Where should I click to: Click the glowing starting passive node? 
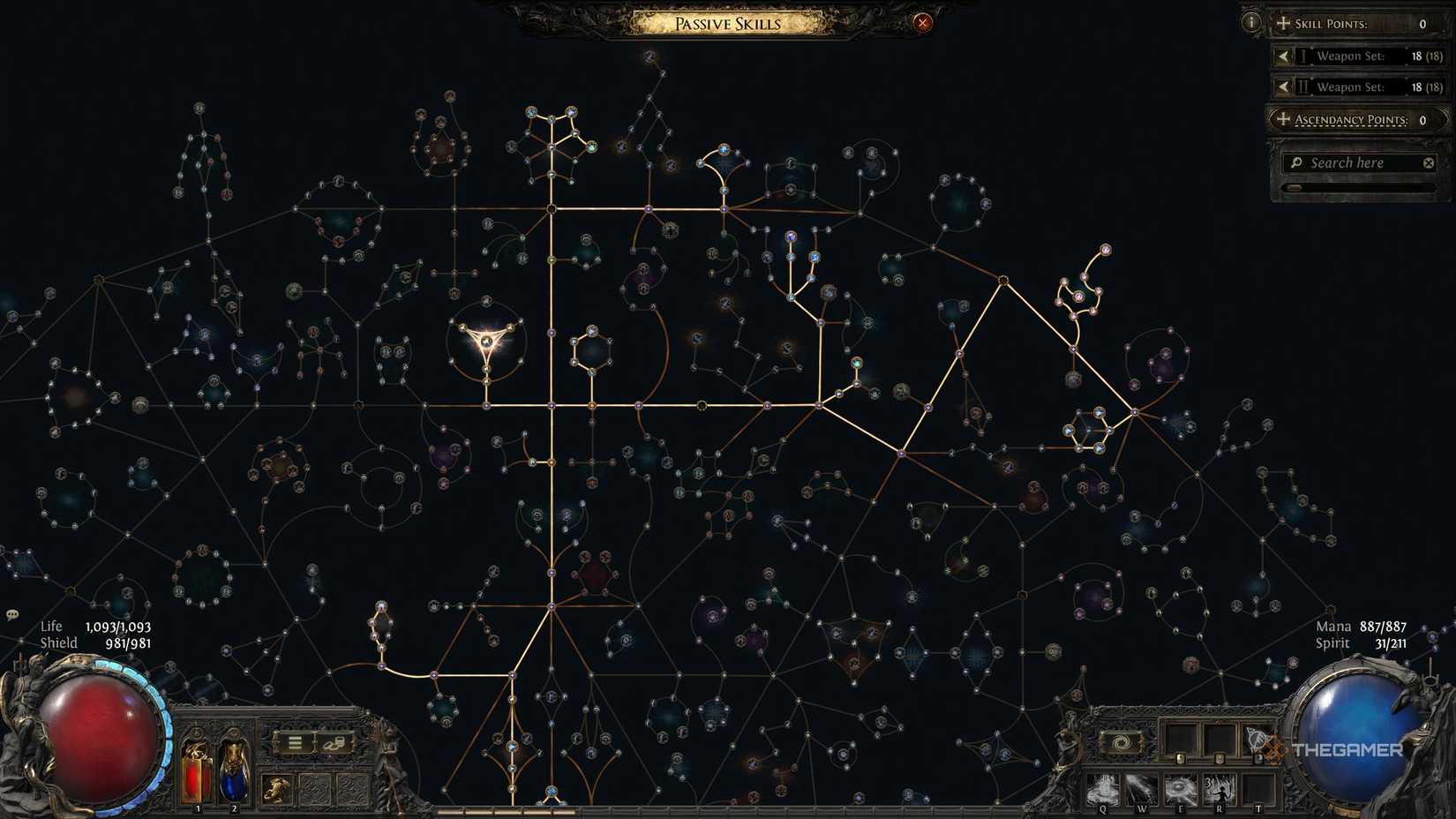coord(488,341)
